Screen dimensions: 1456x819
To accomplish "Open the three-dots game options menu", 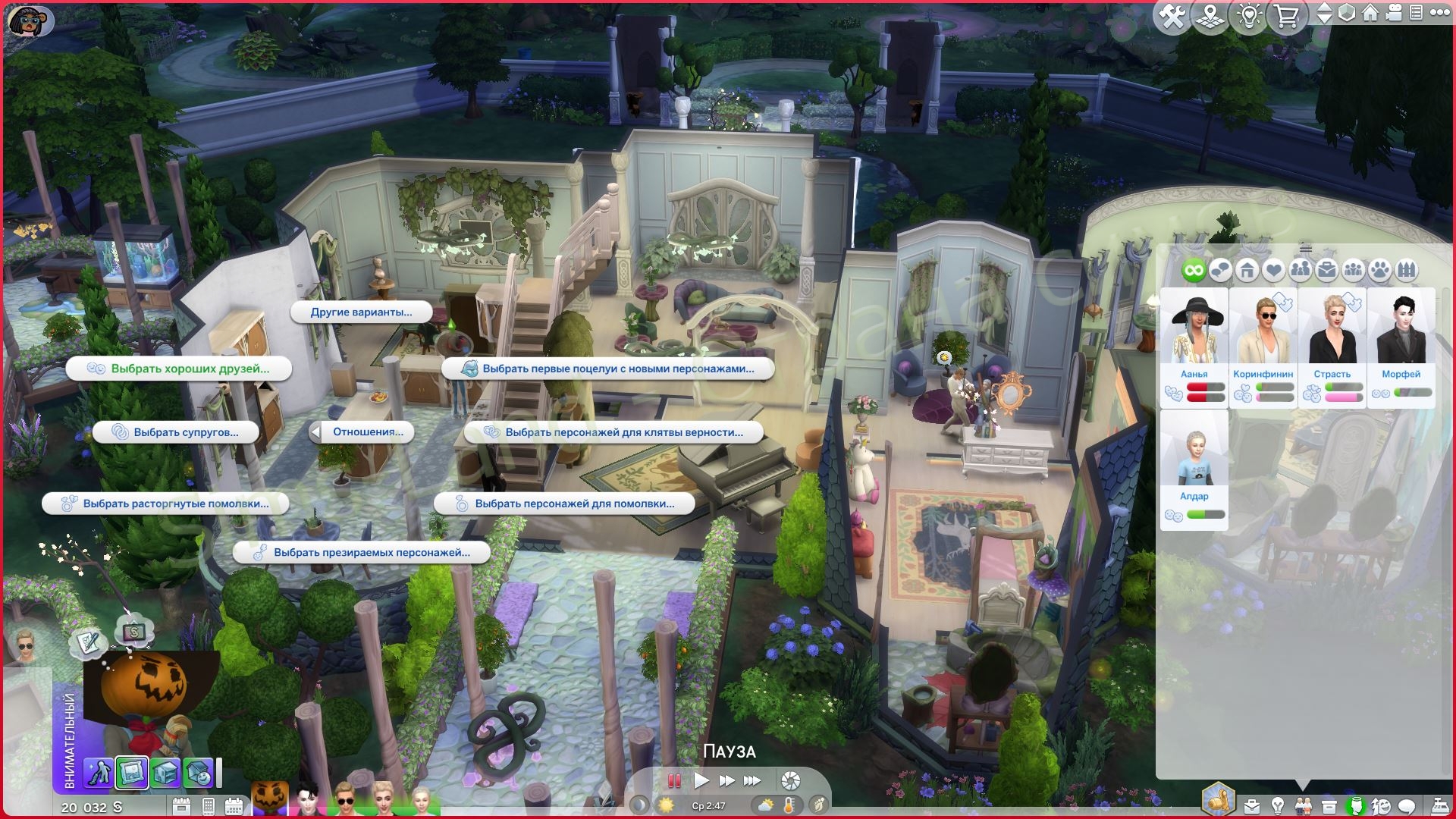I will pos(1439,13).
